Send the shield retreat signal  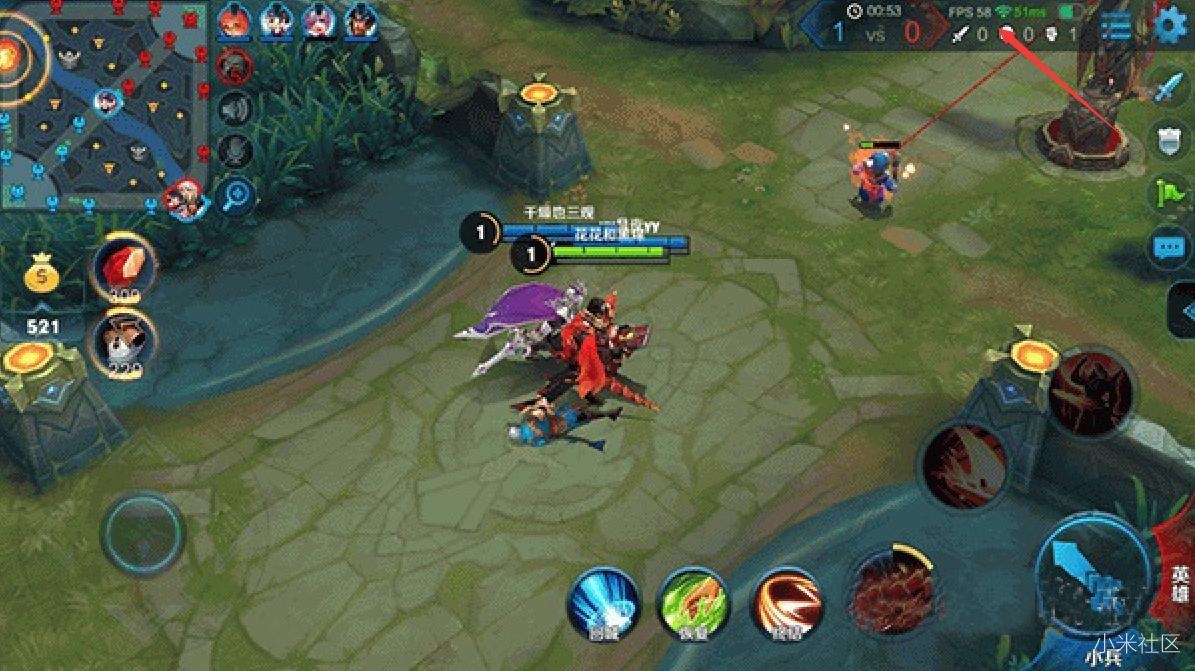coord(1168,139)
